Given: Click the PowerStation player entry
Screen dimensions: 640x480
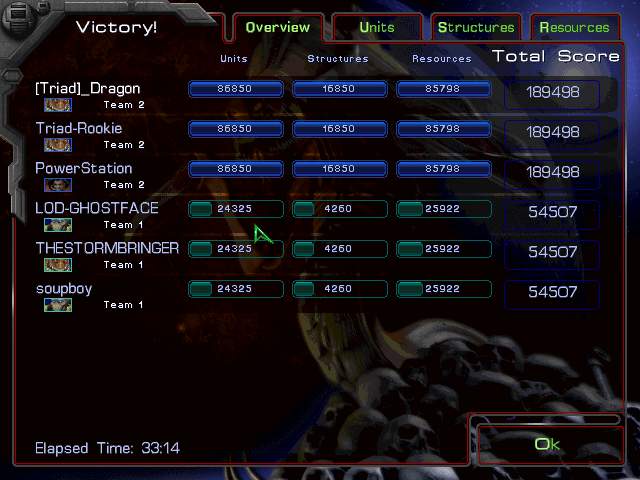Looking at the screenshot, I should 84,169.
